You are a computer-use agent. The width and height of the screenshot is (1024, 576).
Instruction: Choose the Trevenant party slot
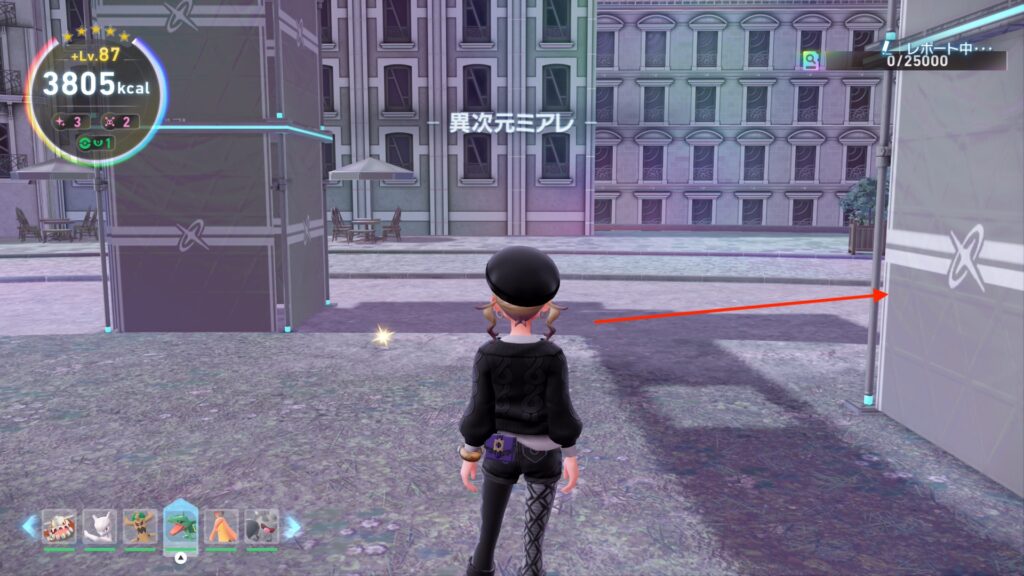[140, 526]
